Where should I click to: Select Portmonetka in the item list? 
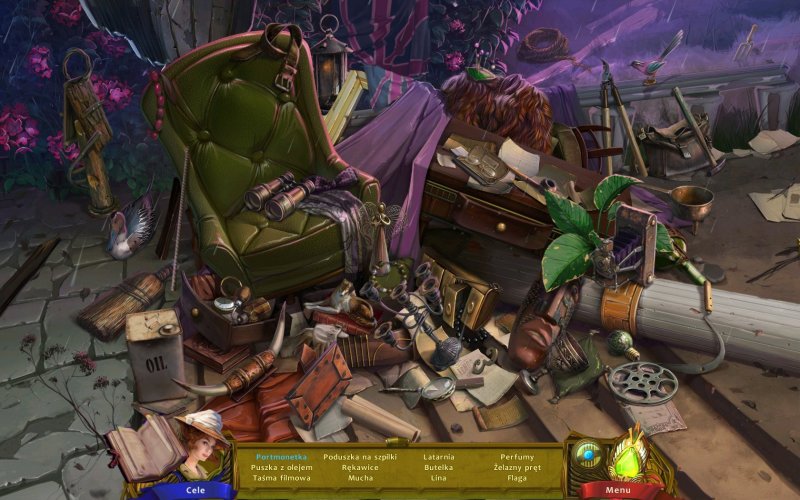click(281, 456)
